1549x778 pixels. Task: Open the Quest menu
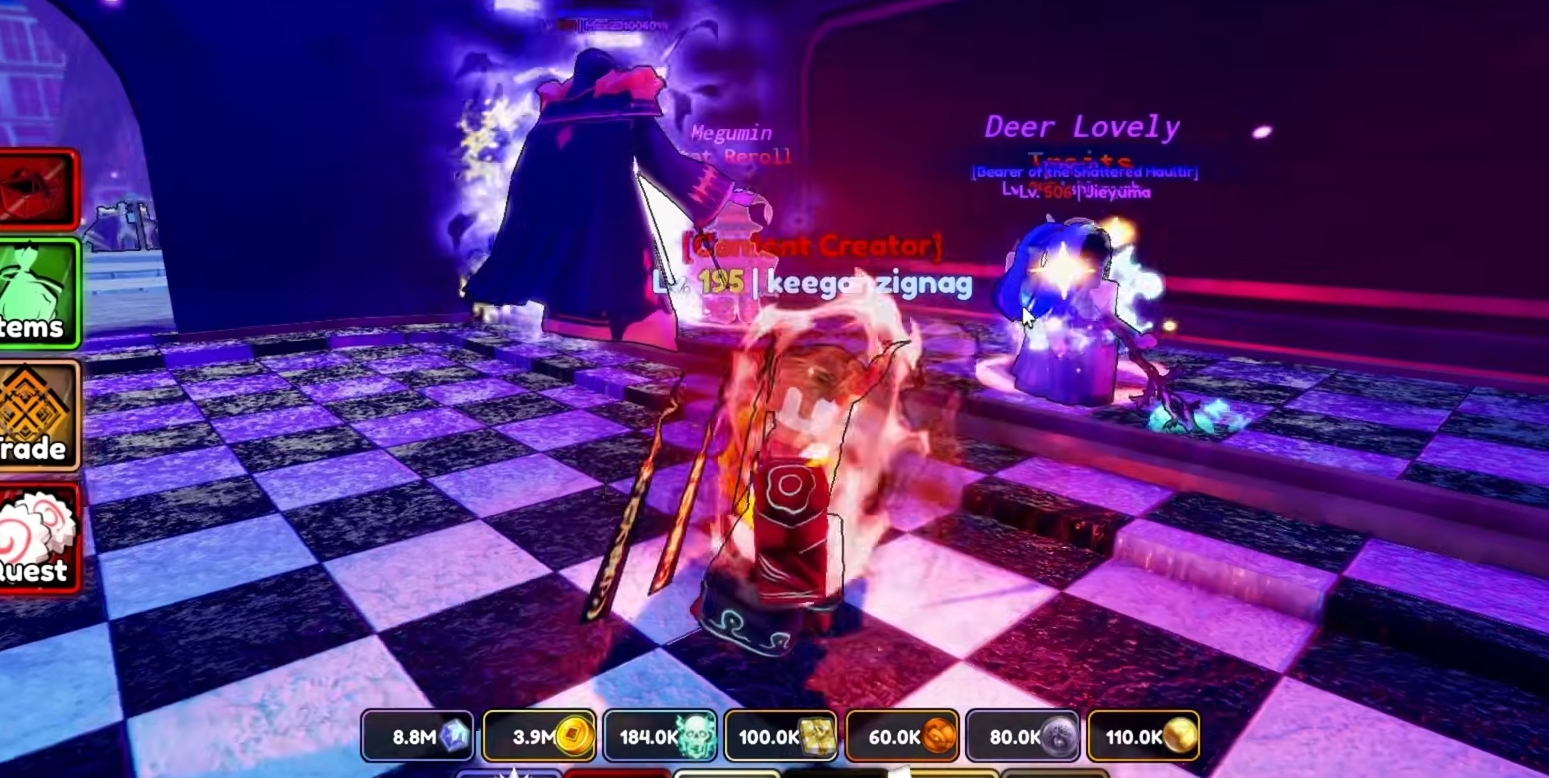38,537
